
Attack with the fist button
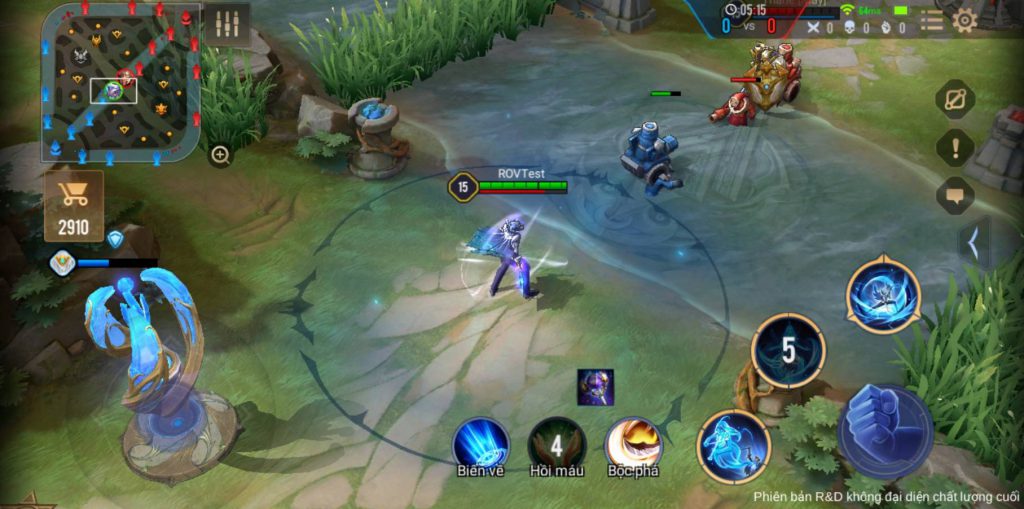point(885,430)
